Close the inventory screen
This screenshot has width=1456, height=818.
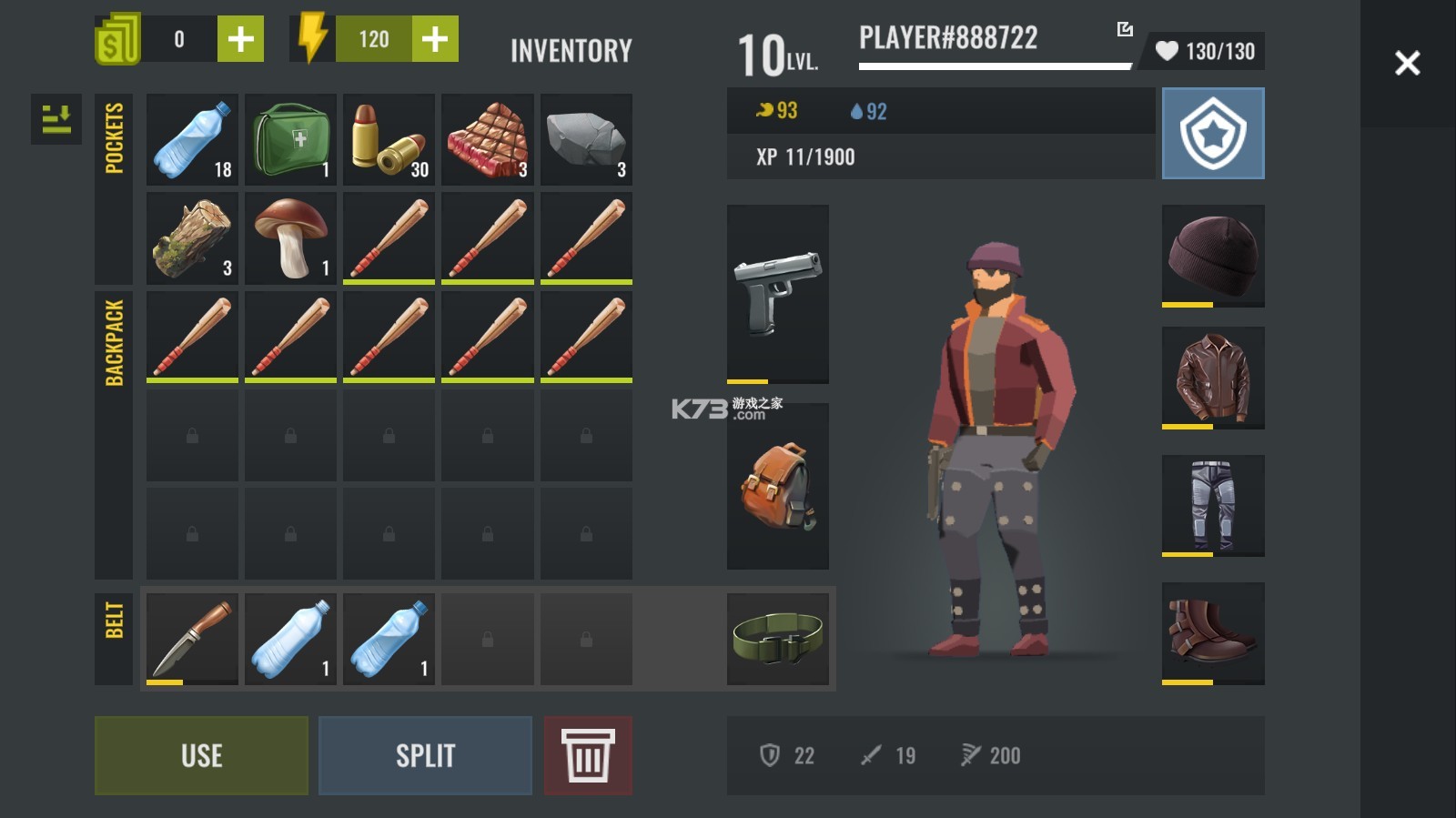pyautogui.click(x=1407, y=63)
